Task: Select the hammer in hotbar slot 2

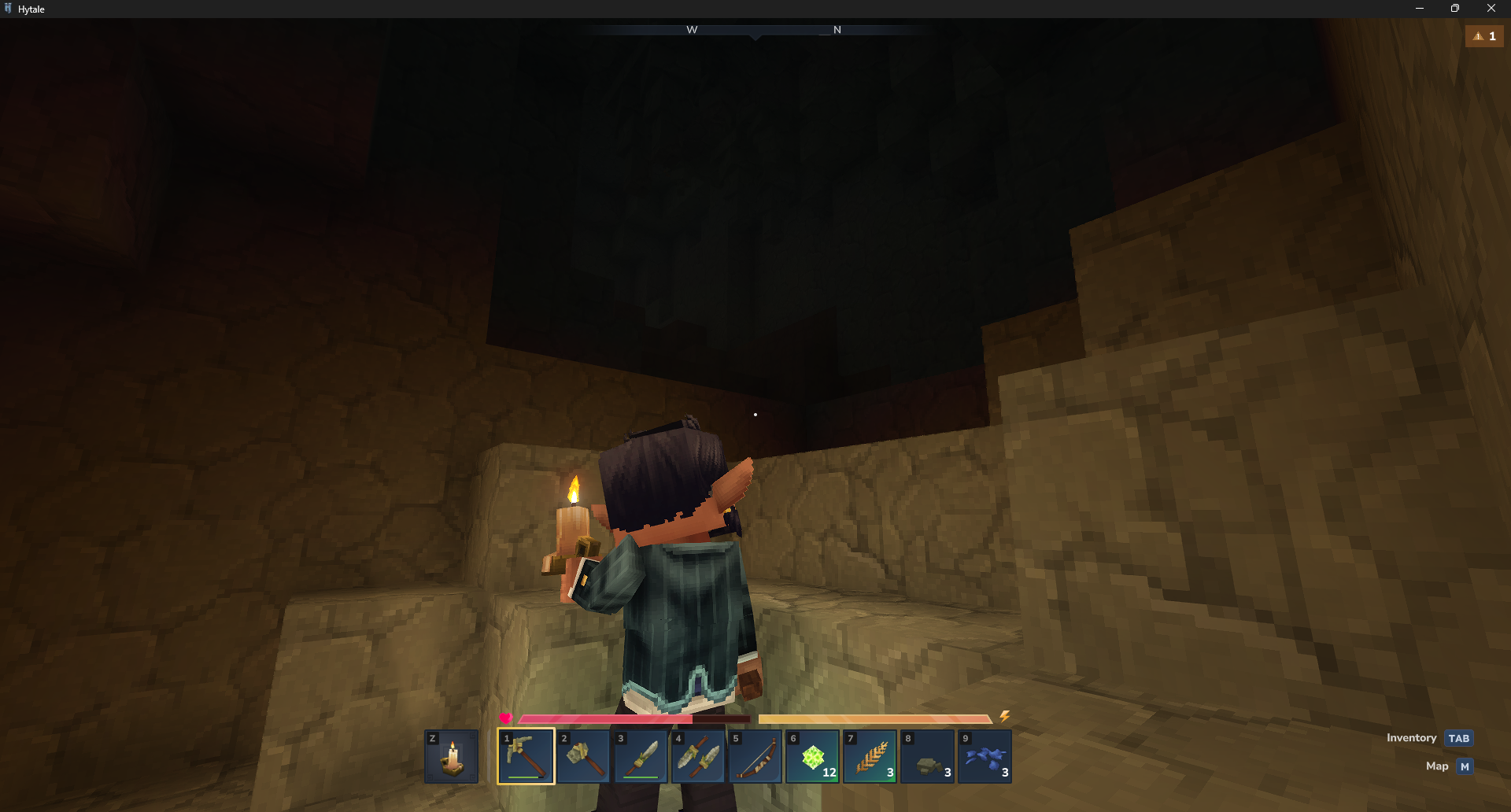Action: (584, 755)
